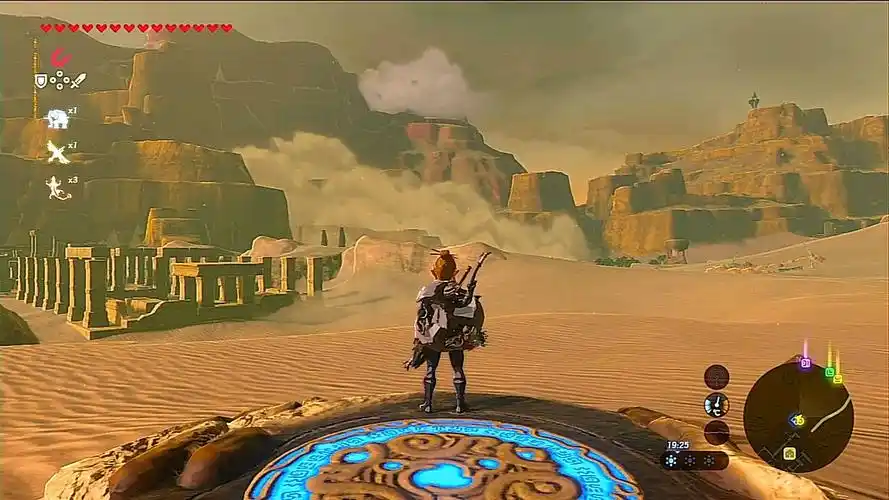Click the yellow shrine icon on minimap
Image resolution: width=889 pixels, height=500 pixels.
tap(789, 453)
